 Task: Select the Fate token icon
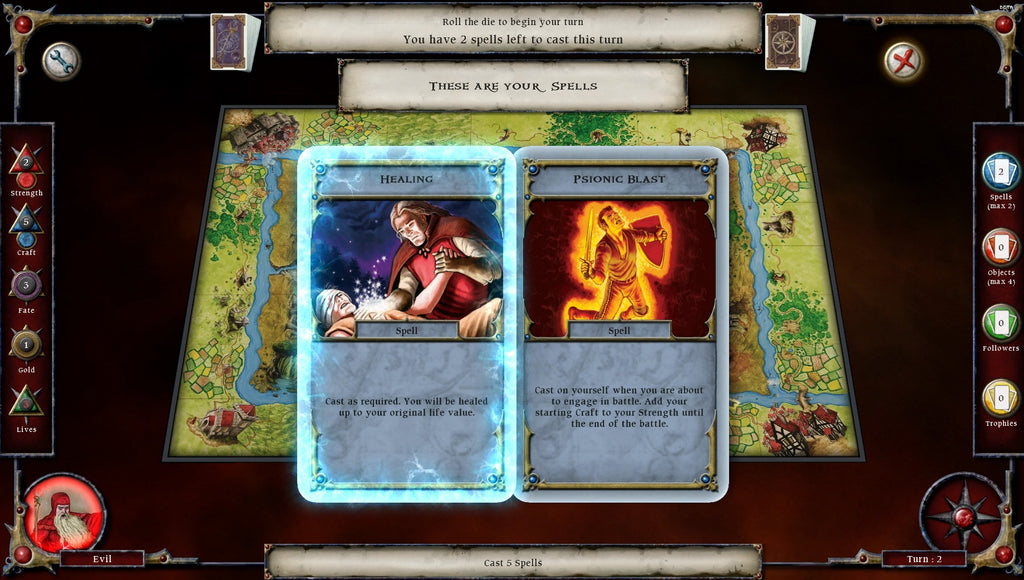pyautogui.click(x=26, y=284)
